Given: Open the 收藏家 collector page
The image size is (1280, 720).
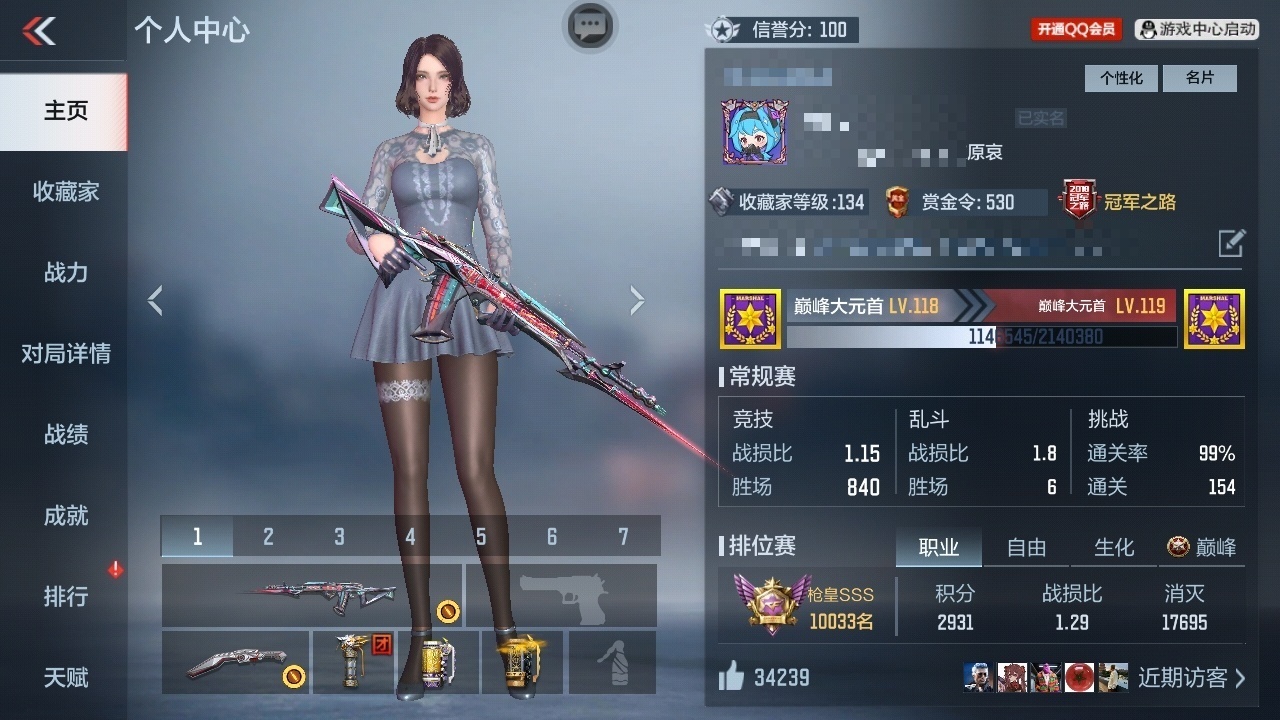Looking at the screenshot, I should pos(65,192).
